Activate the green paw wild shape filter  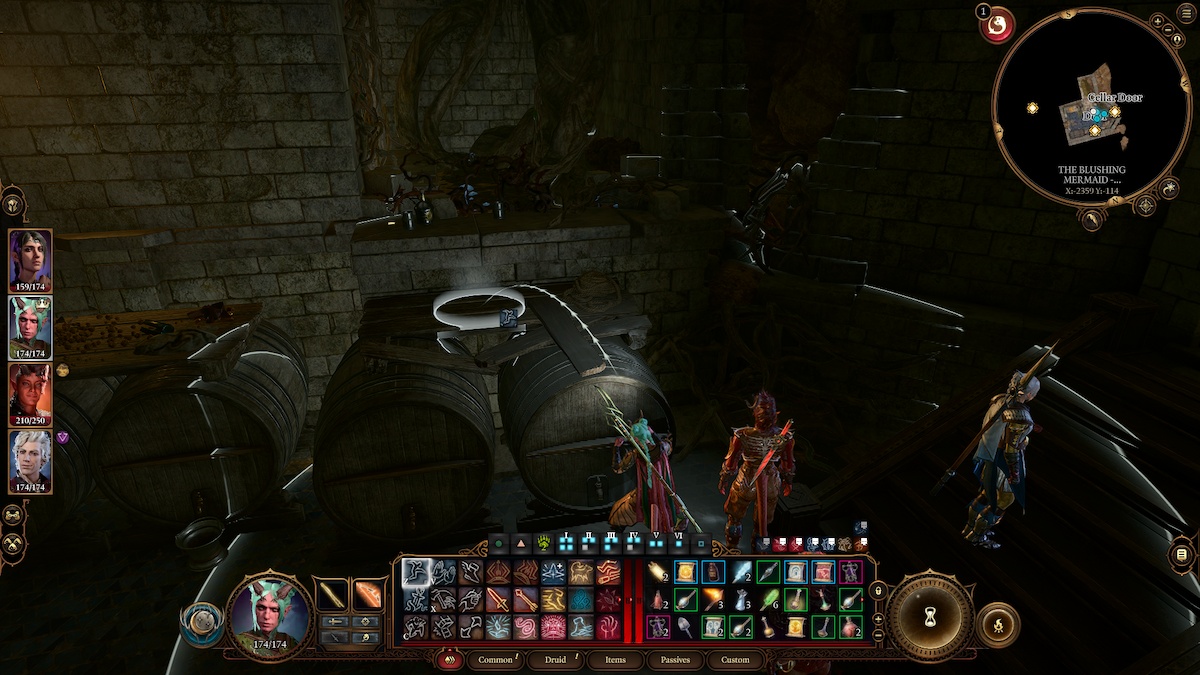[x=545, y=545]
